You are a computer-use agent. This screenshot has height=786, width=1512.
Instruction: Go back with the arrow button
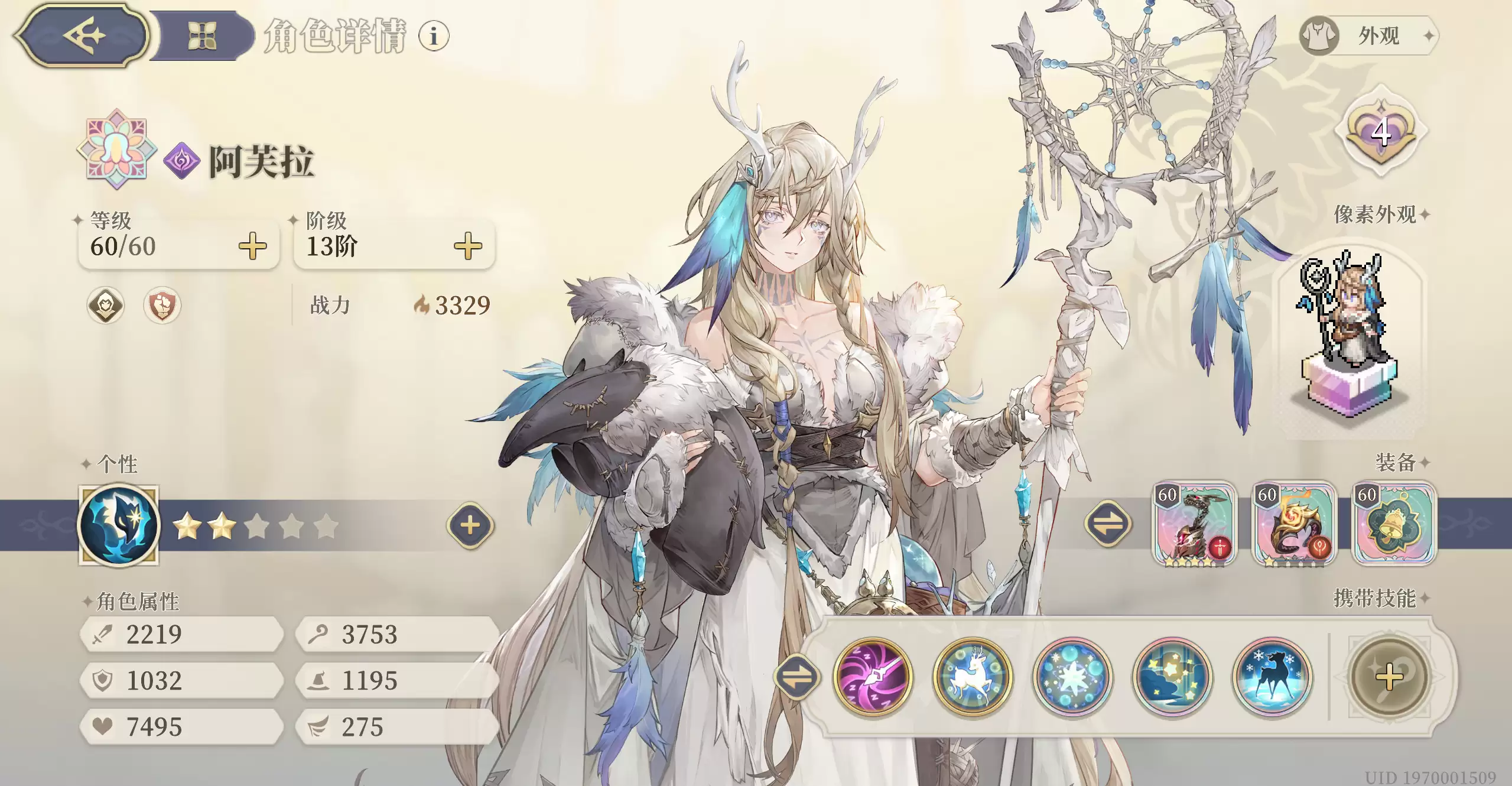click(83, 35)
